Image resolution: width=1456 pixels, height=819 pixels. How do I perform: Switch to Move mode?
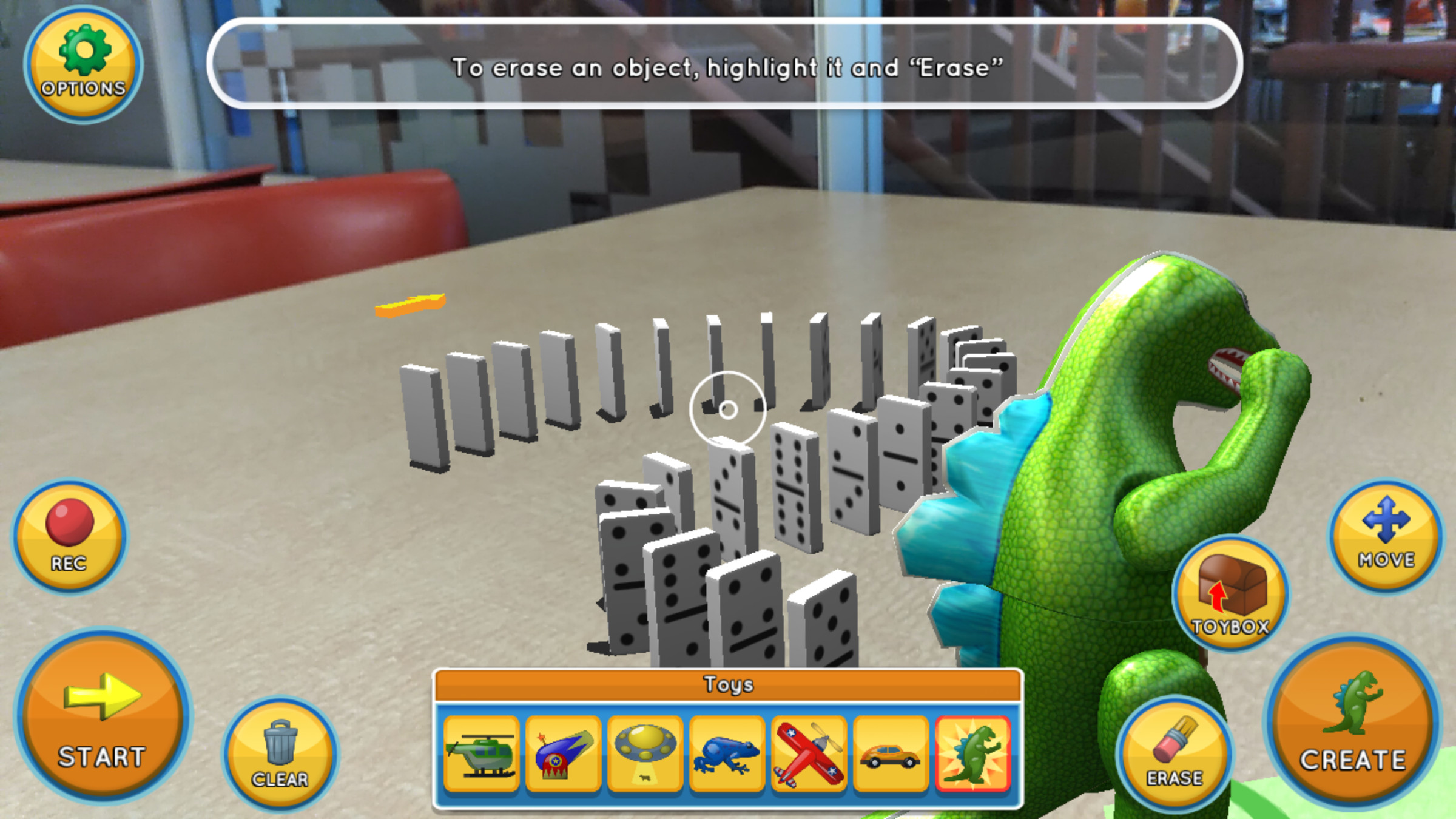point(1386,535)
